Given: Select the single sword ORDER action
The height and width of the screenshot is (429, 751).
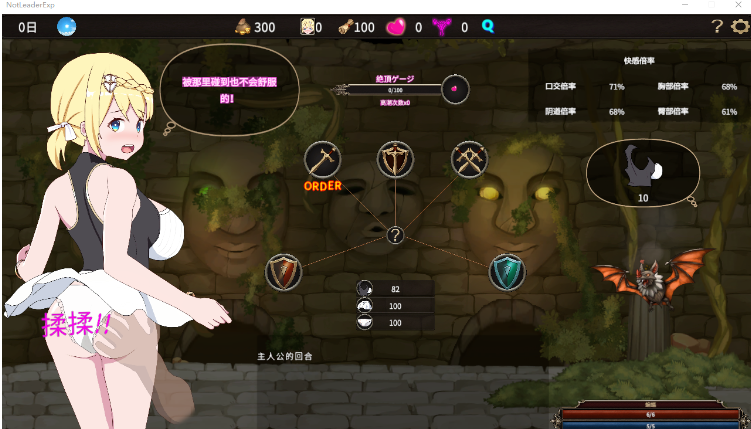Looking at the screenshot, I should [322, 158].
